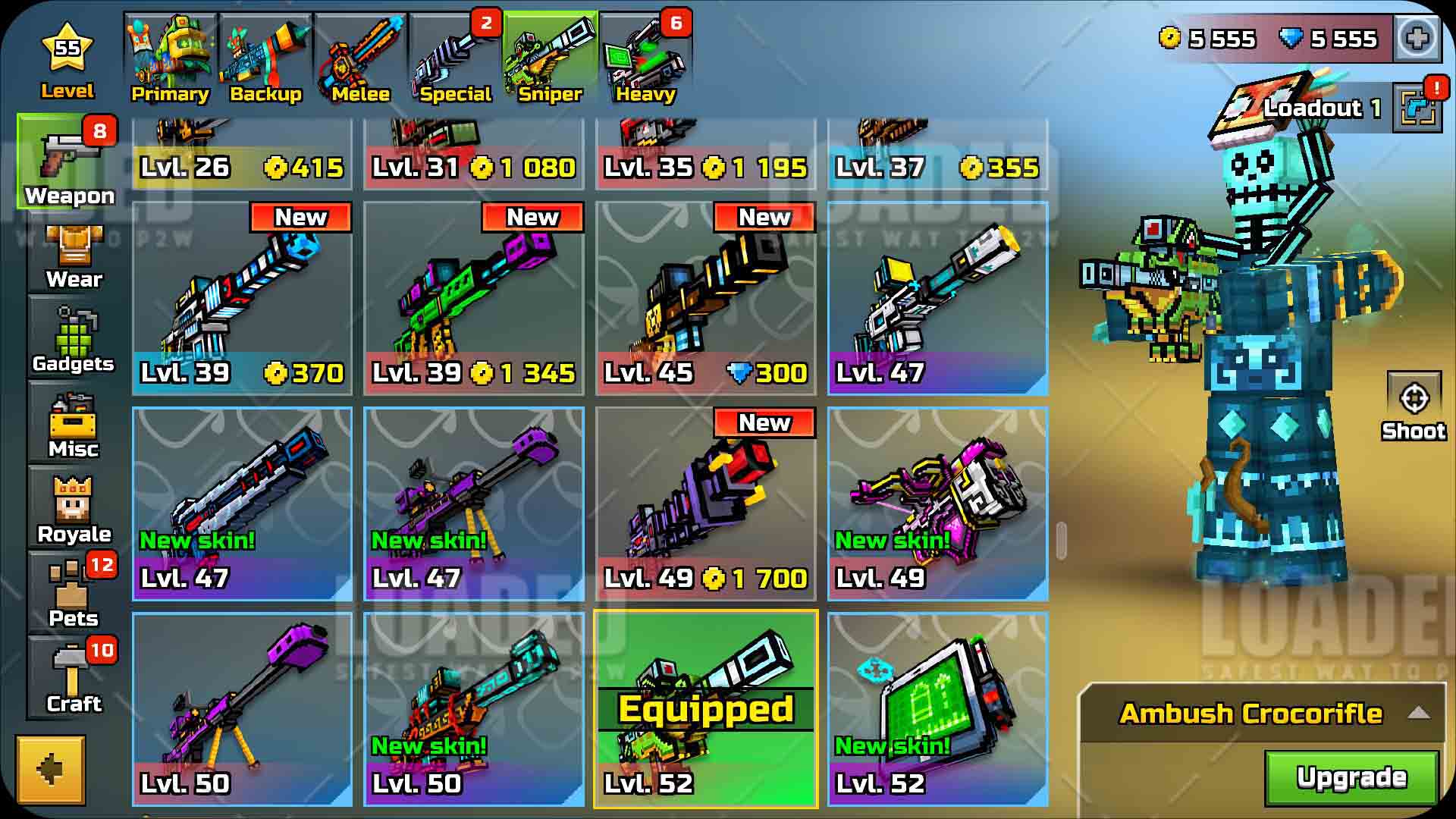Open the Craft section
Image resolution: width=1456 pixels, height=819 pixels.
tap(74, 679)
